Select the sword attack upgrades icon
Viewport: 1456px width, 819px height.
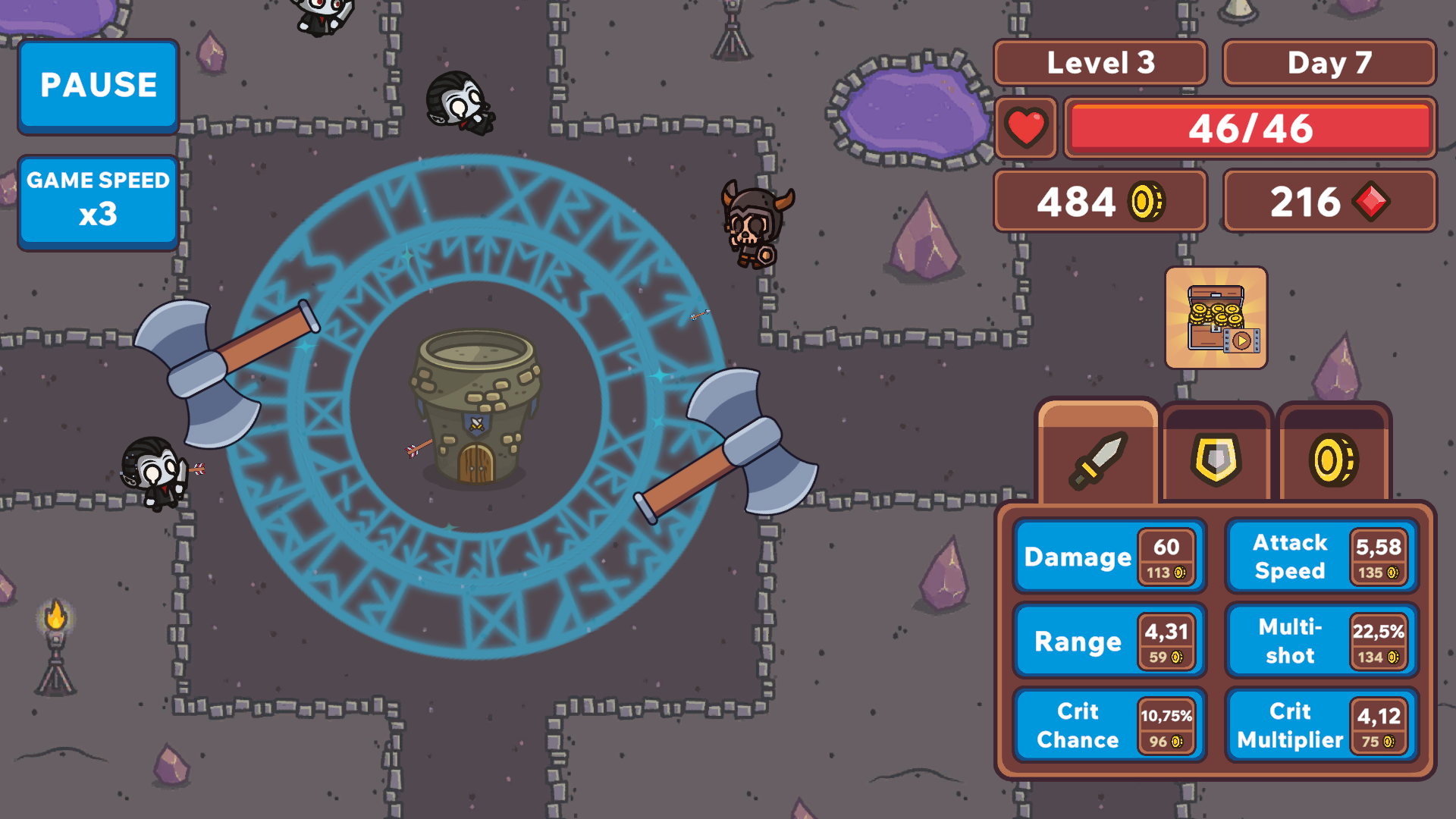(x=1099, y=459)
